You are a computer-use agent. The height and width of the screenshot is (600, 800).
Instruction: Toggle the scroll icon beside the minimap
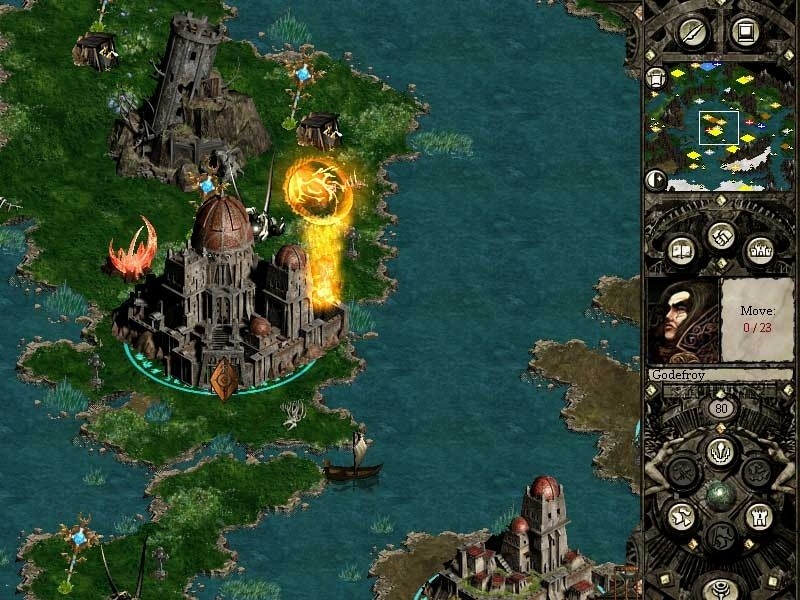pyautogui.click(x=656, y=78)
